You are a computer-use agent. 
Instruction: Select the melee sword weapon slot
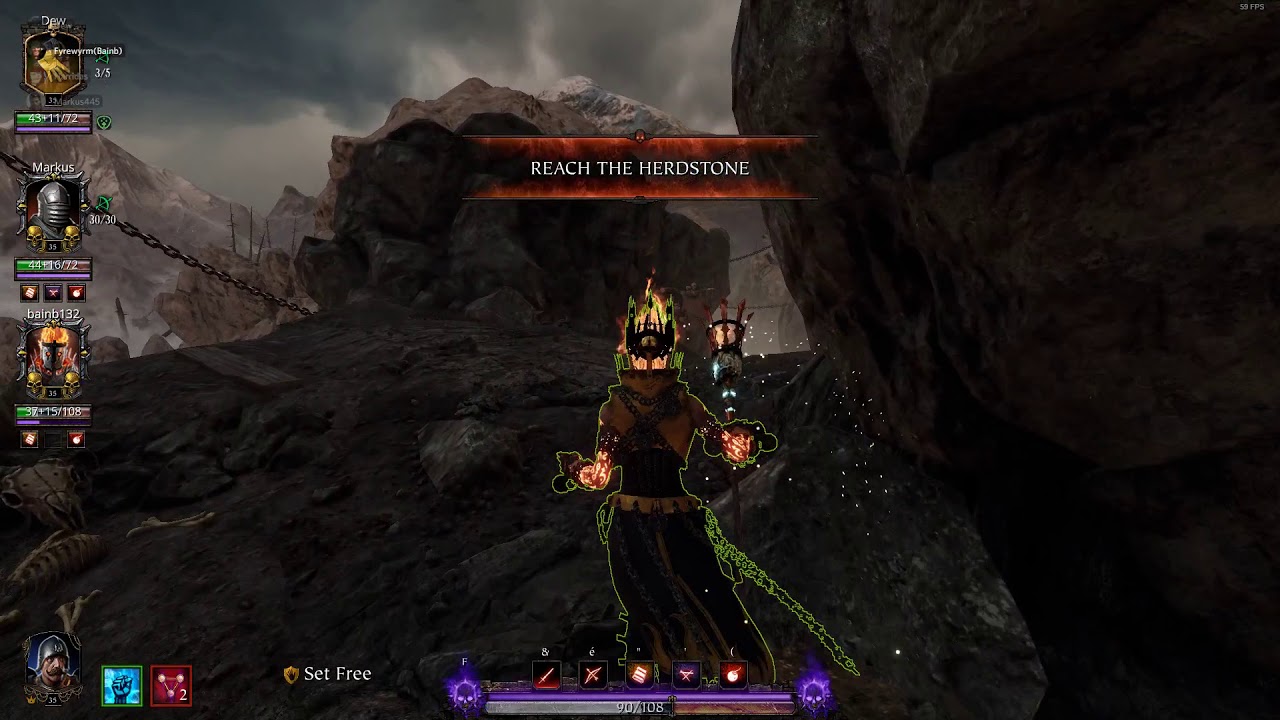tap(546, 675)
